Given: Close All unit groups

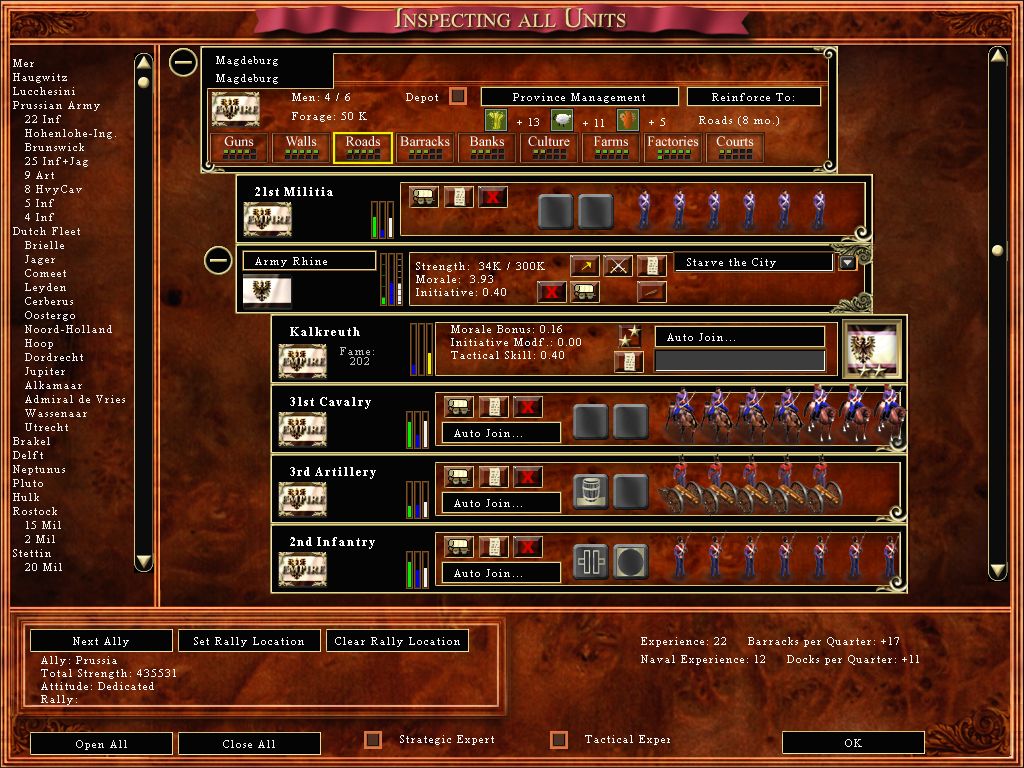Looking at the screenshot, I should click(249, 744).
